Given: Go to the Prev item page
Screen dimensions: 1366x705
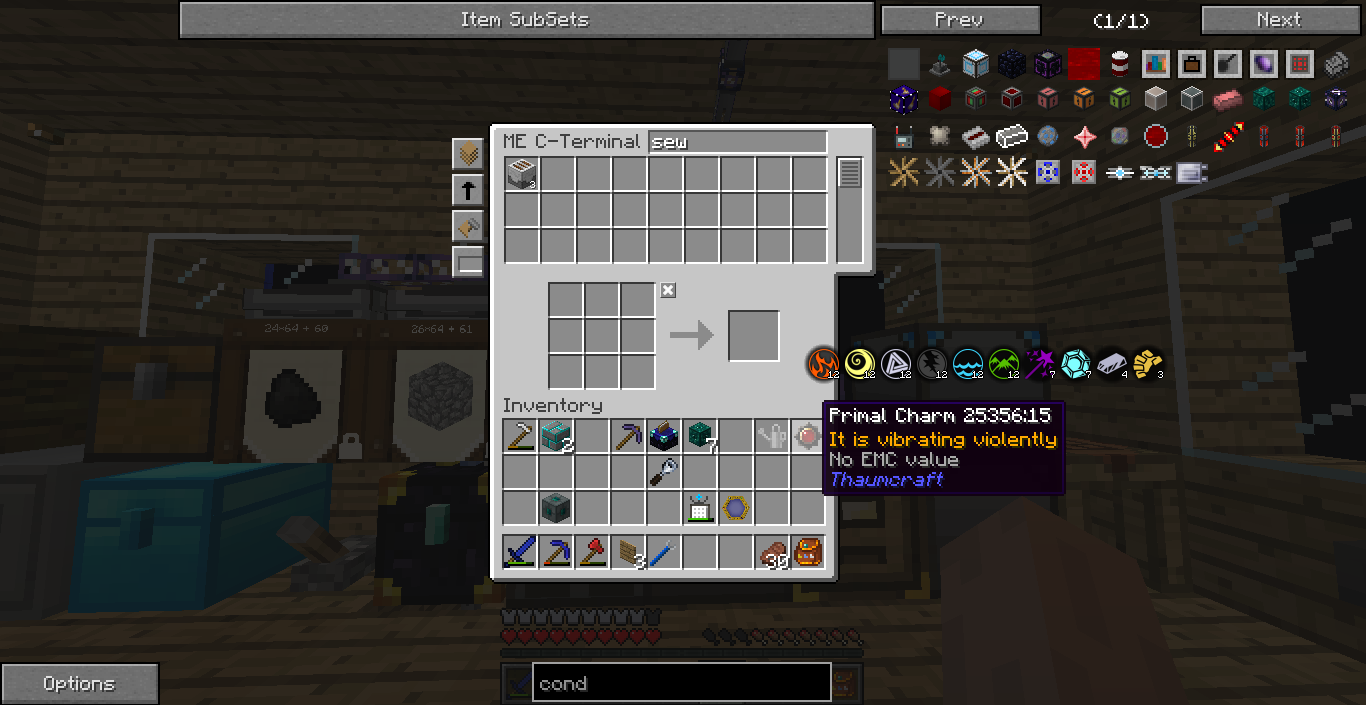Looking at the screenshot, I should tap(960, 20).
